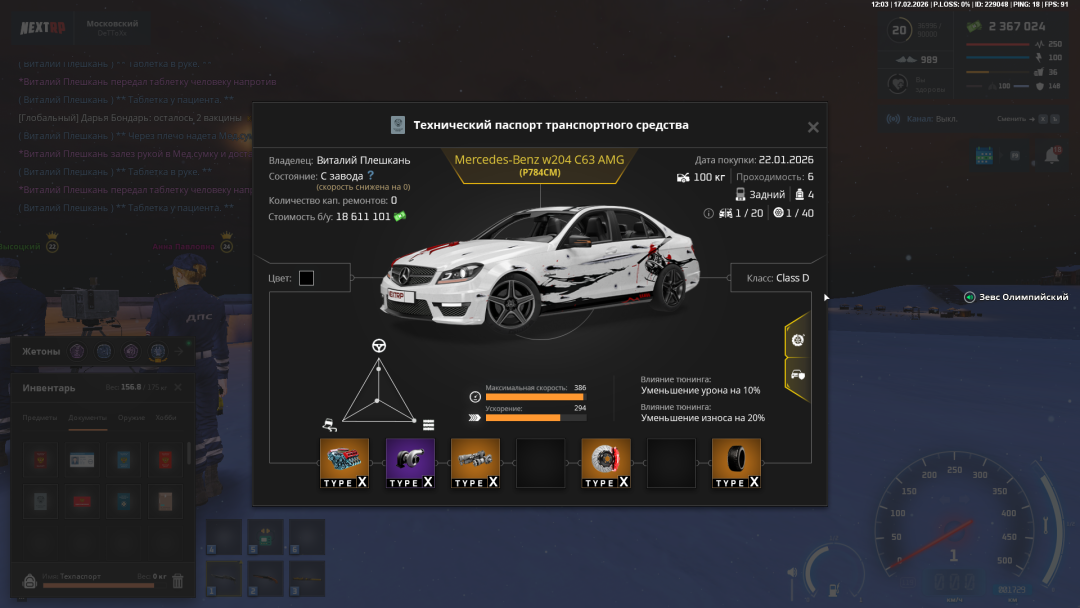The height and width of the screenshot is (608, 1080).
Task: Switch to the Оружие inventory tab
Action: point(131,418)
